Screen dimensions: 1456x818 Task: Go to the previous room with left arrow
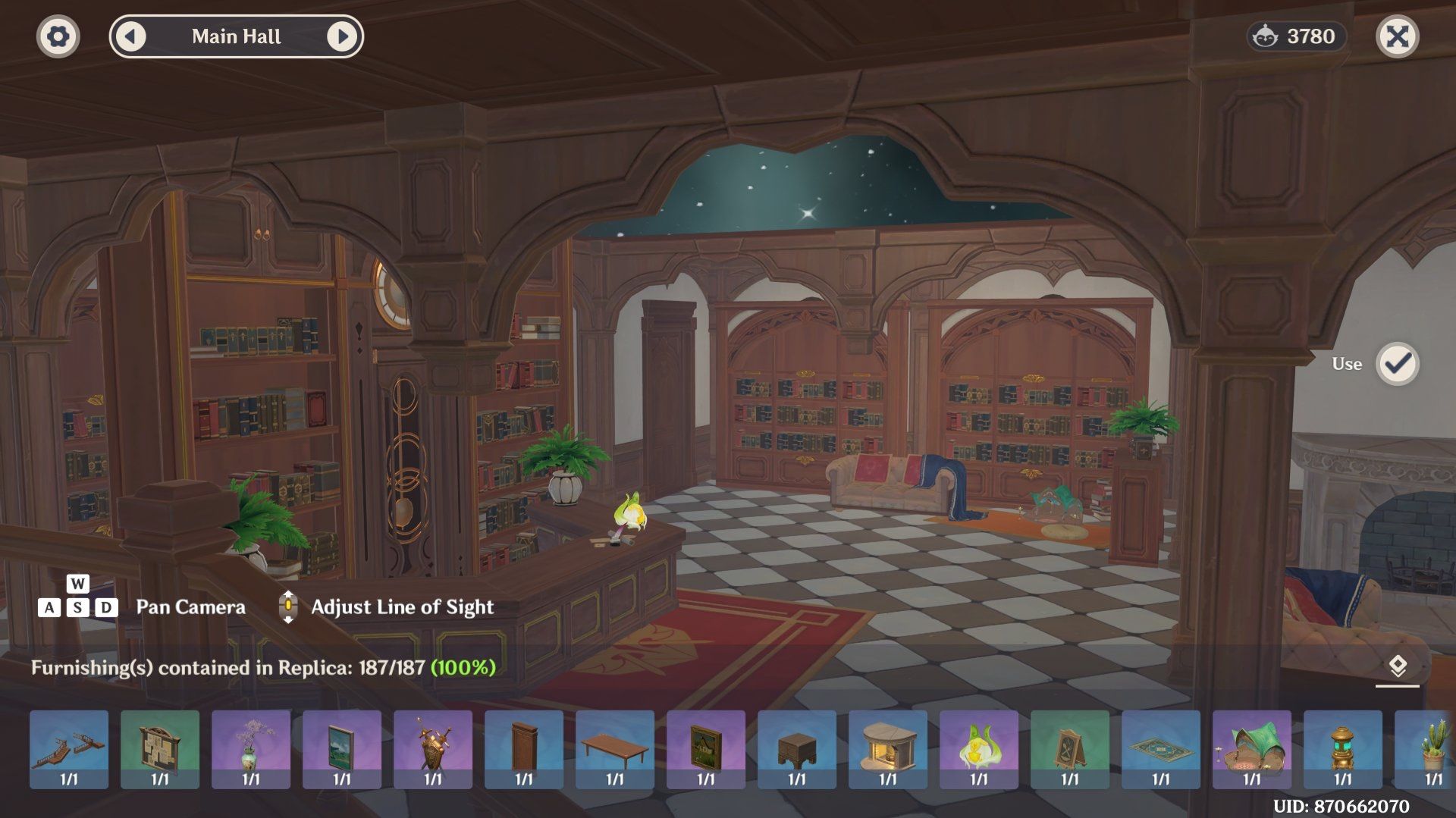[x=130, y=36]
